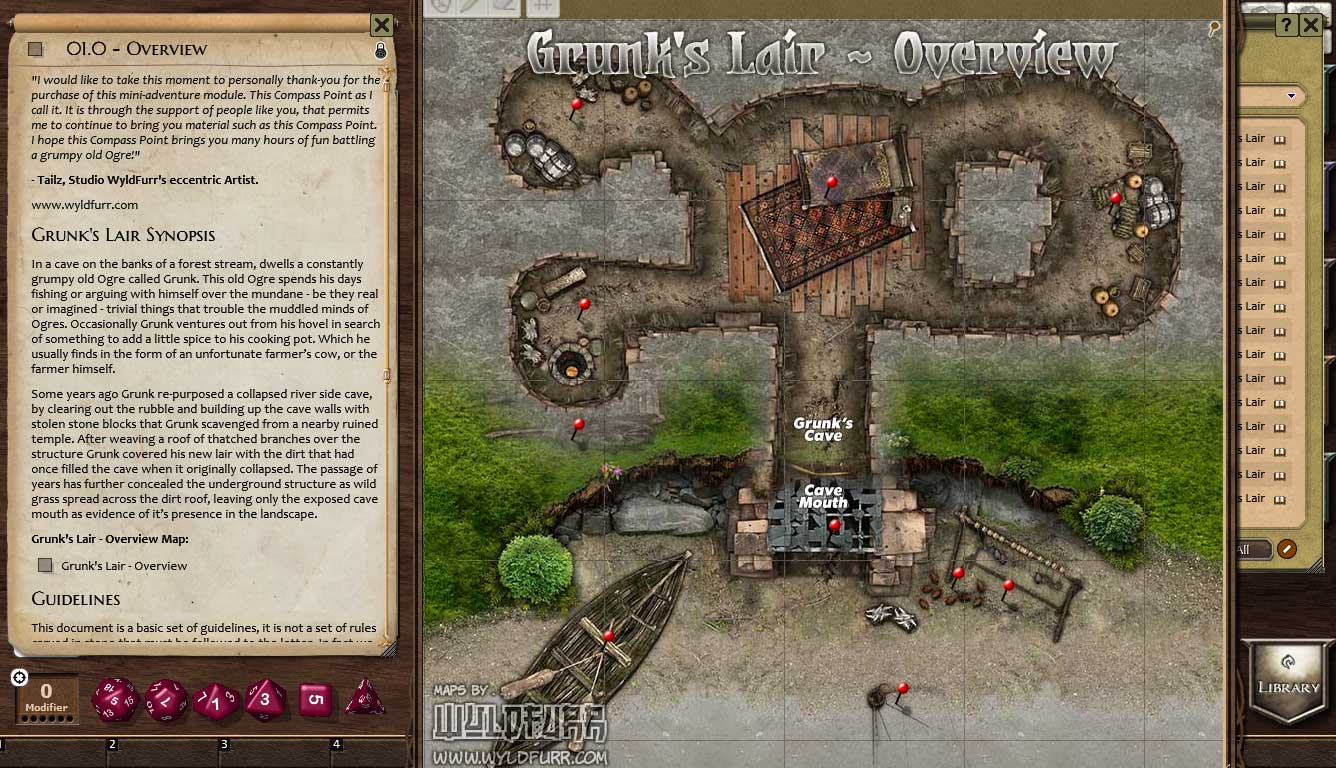Open help for the right-hand list window

[1287, 26]
